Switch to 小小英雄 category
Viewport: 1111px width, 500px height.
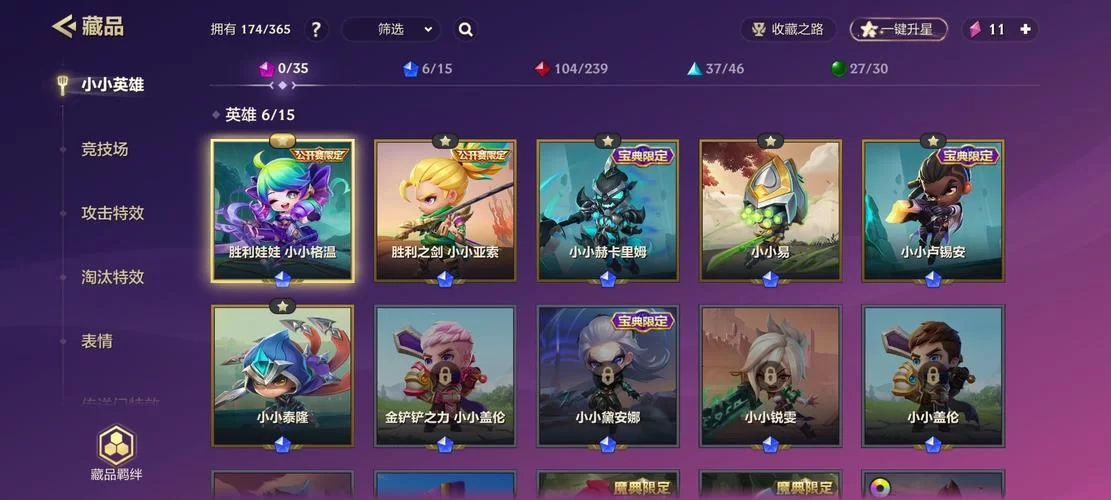click(x=112, y=85)
